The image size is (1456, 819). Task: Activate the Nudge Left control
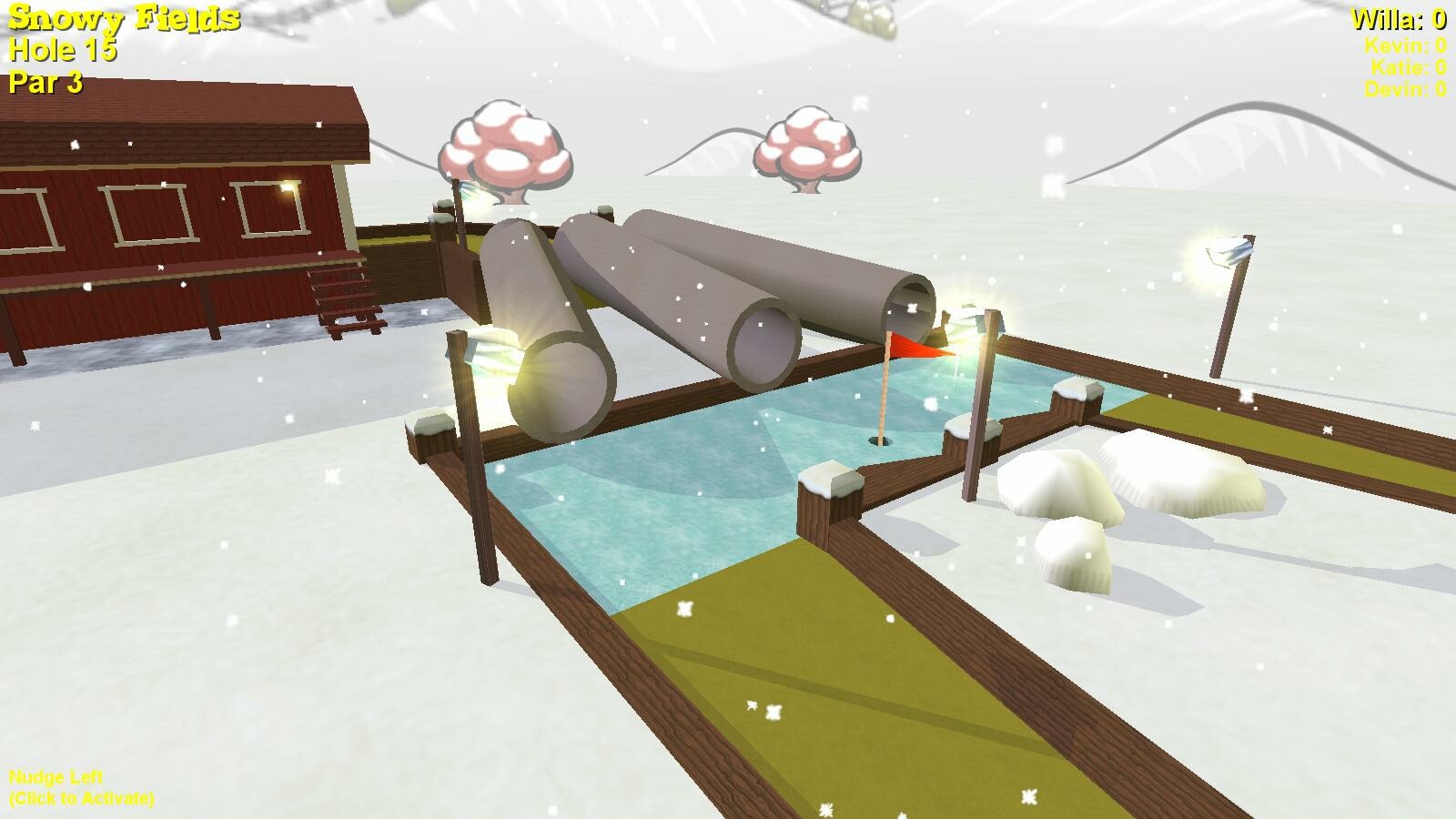[77, 785]
